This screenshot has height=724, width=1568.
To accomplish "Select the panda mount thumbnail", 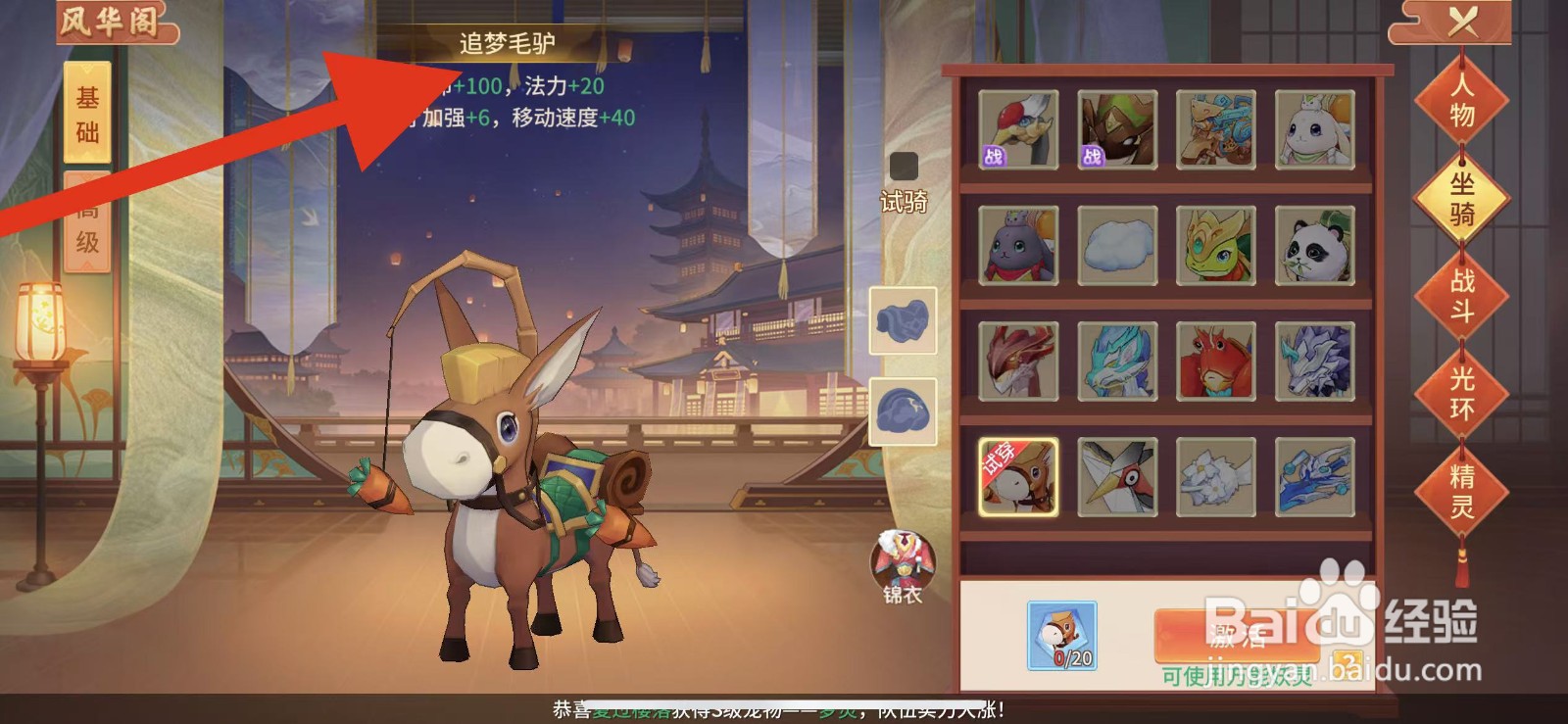I will [1315, 245].
